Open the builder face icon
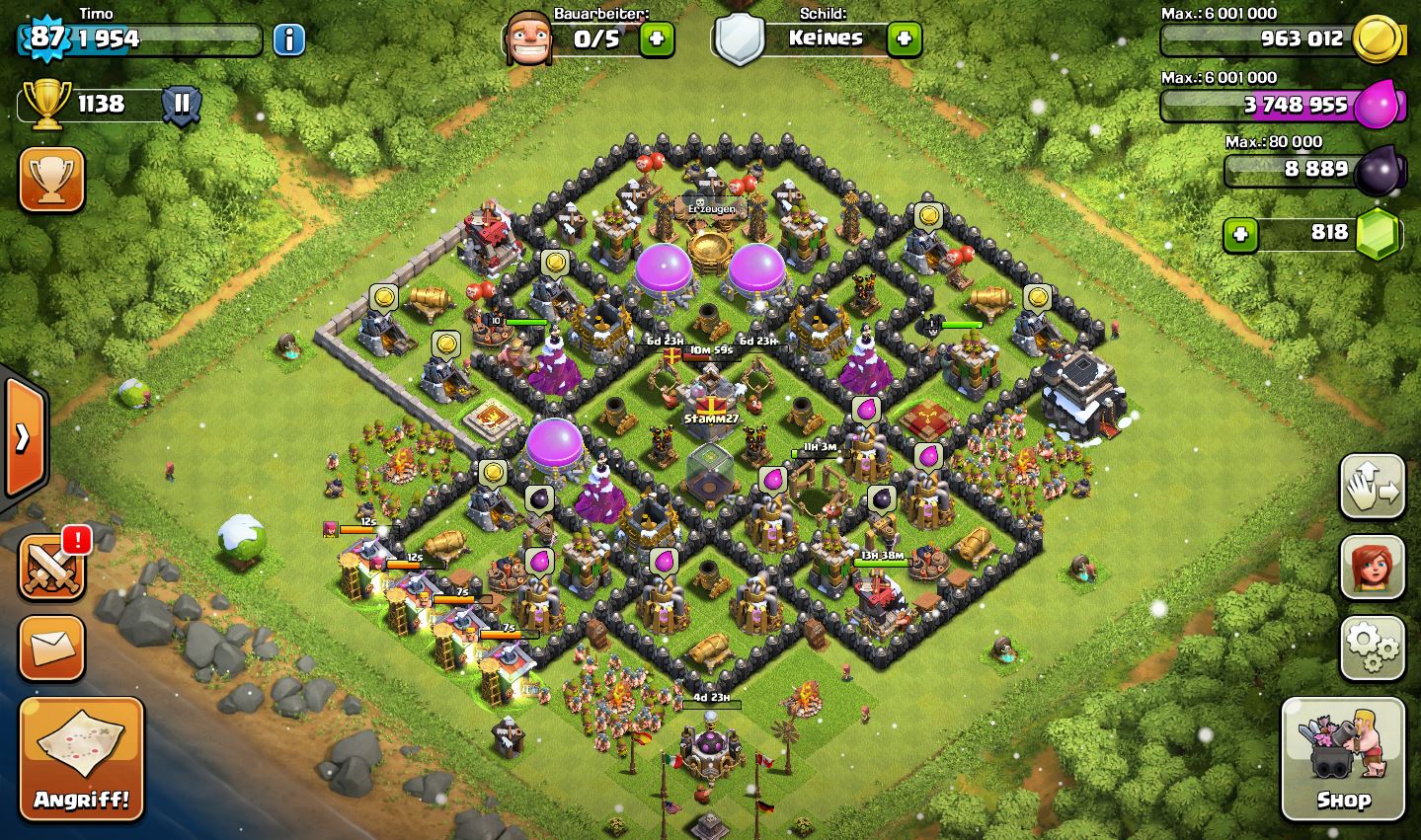The height and width of the screenshot is (840, 1421). pos(527,39)
